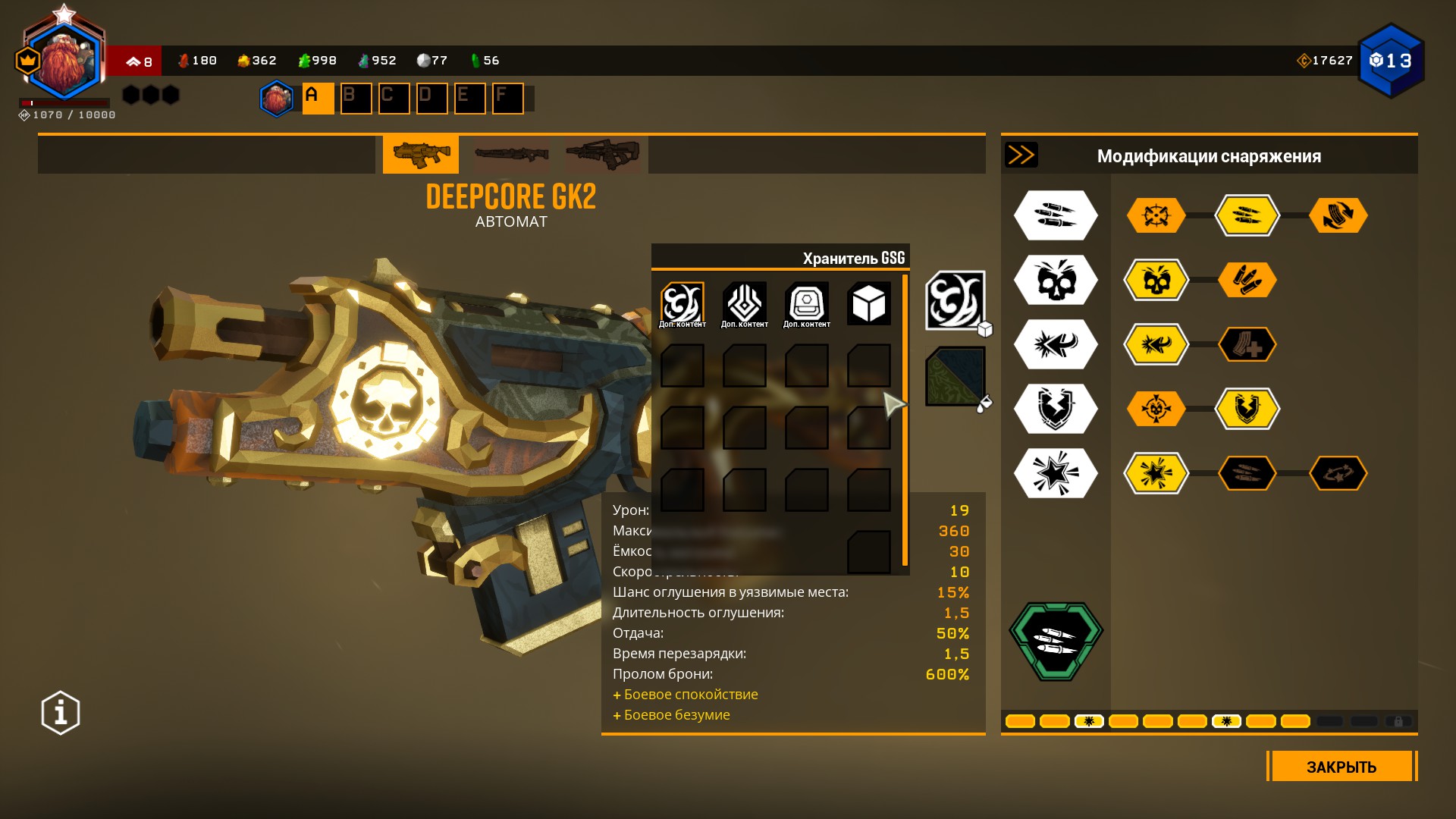Image resolution: width=1456 pixels, height=819 pixels.
Task: Open the weapon info button
Action: (x=61, y=713)
